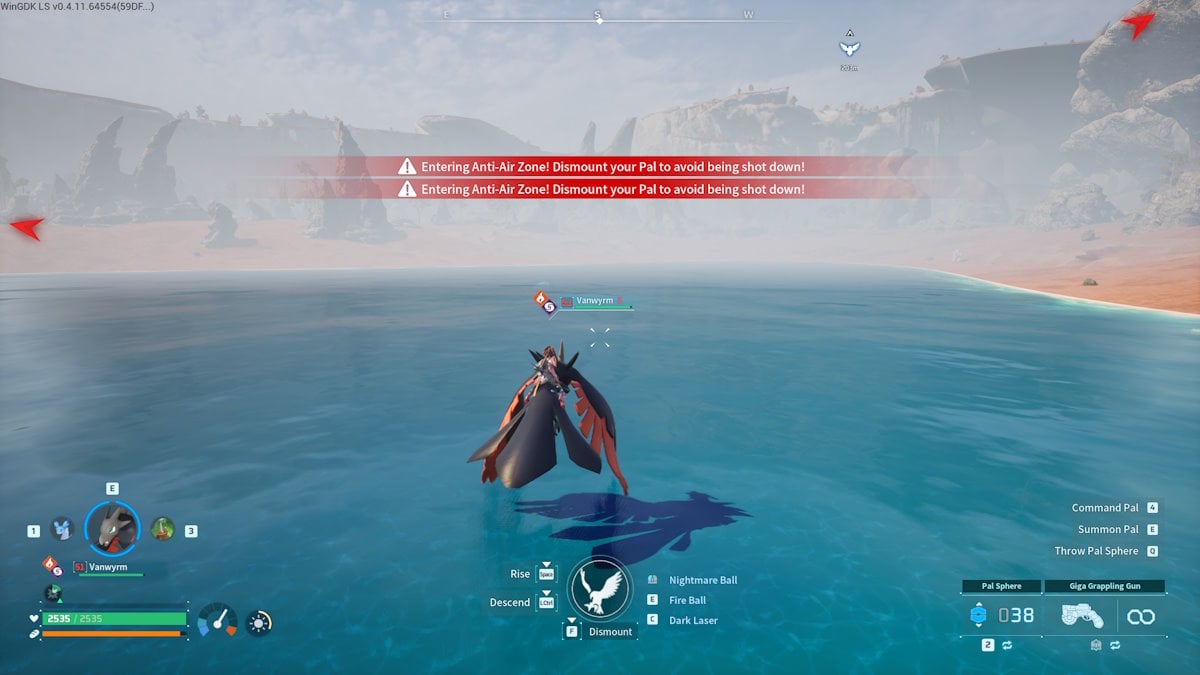Screen dimensions: 1200x675
Task: Trigger the Dark Laser skill
Action: (x=693, y=620)
